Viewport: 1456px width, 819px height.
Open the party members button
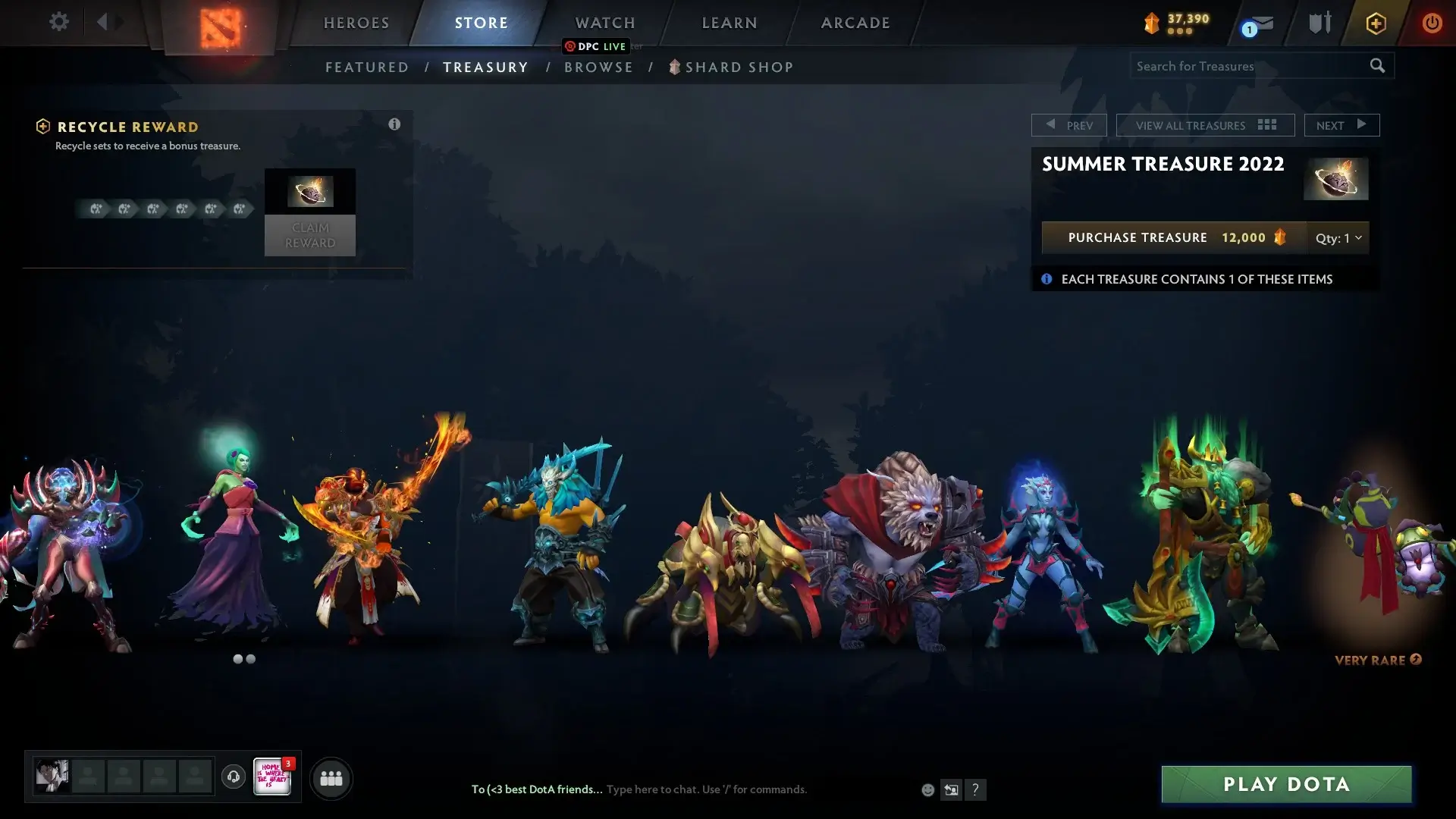click(x=331, y=778)
